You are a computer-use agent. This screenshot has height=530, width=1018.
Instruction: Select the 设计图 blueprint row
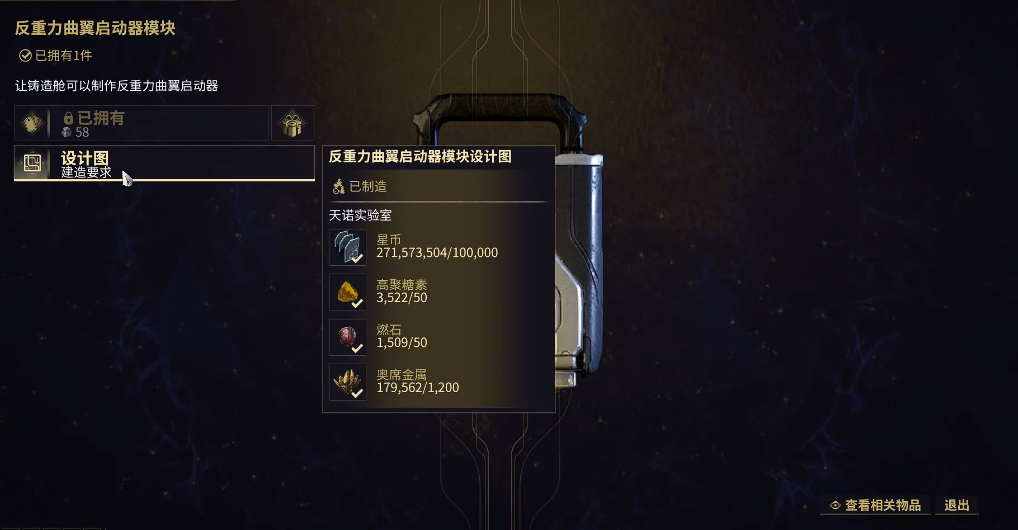click(164, 163)
